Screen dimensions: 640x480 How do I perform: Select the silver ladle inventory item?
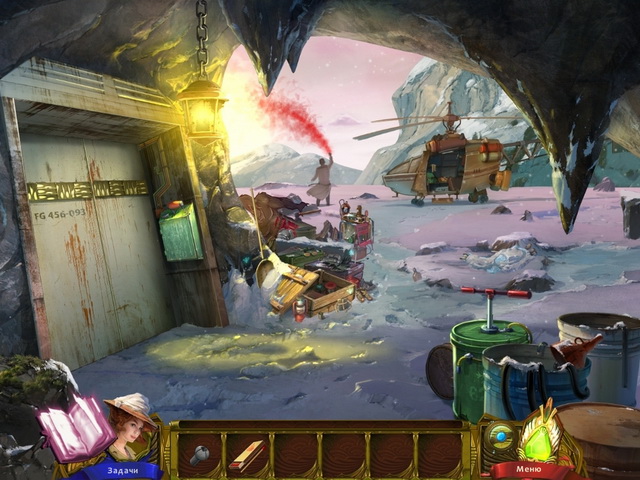coord(199,453)
